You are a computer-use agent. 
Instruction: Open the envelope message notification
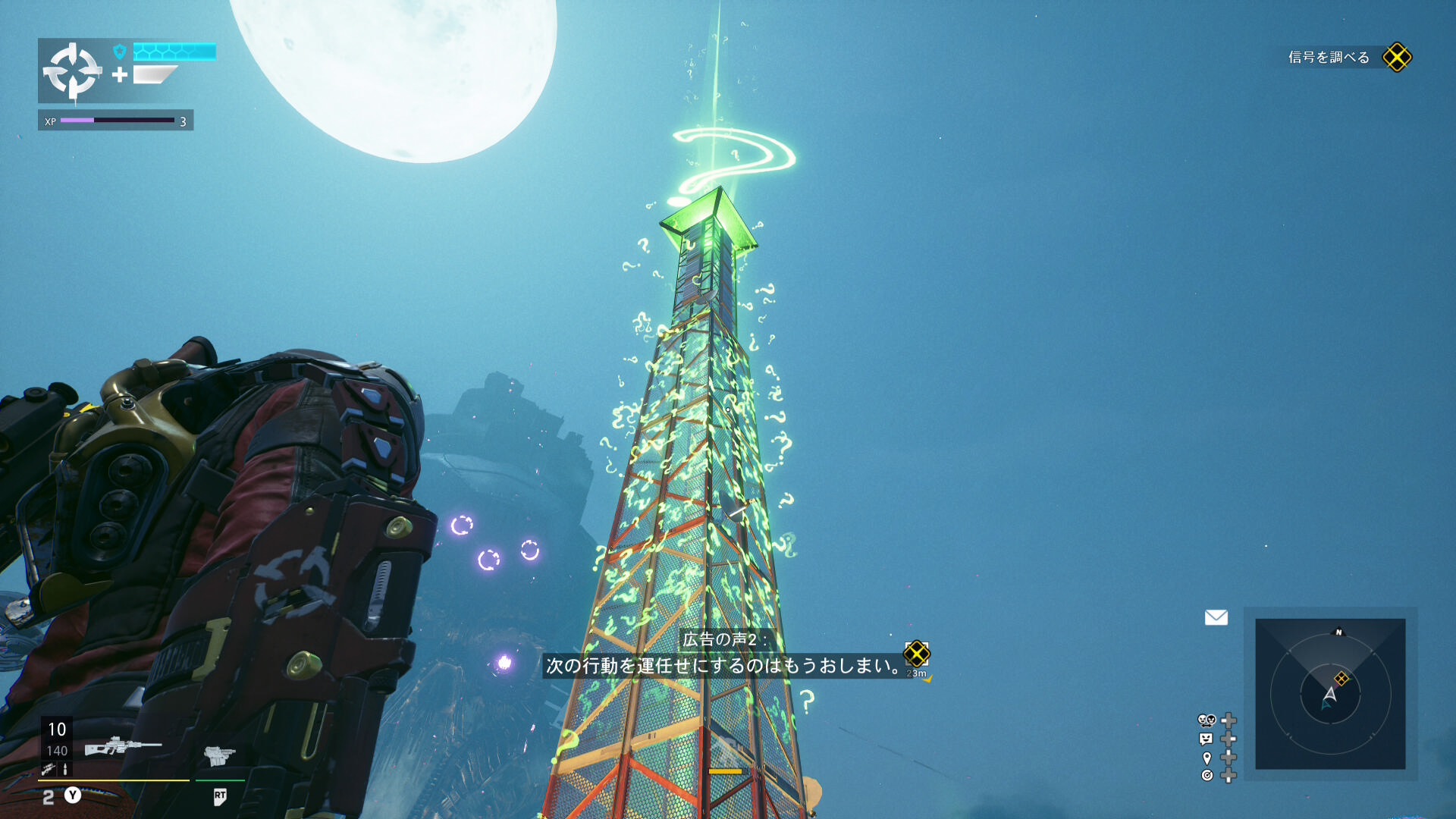click(1216, 618)
